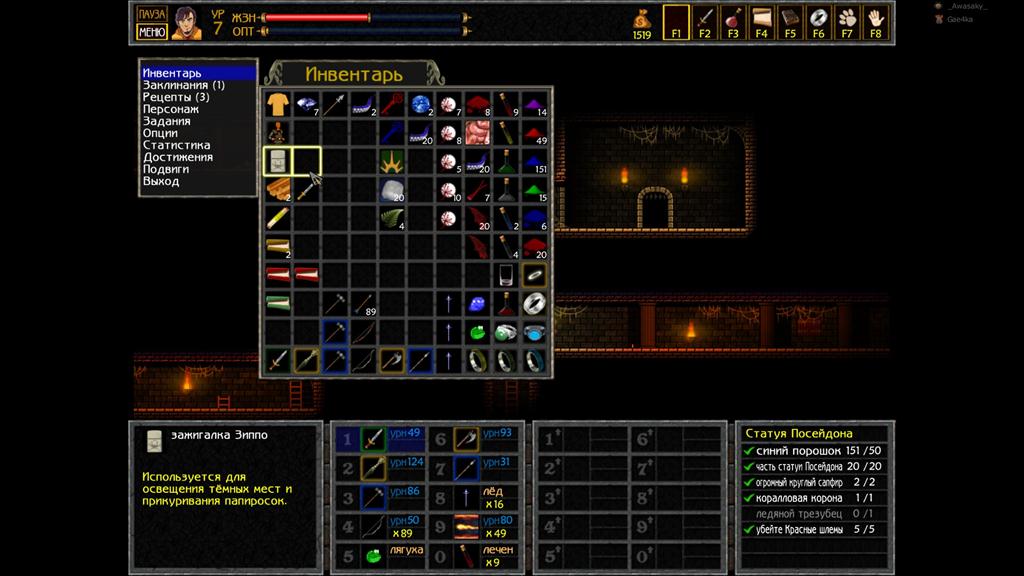Choose the empty glass item

click(507, 274)
